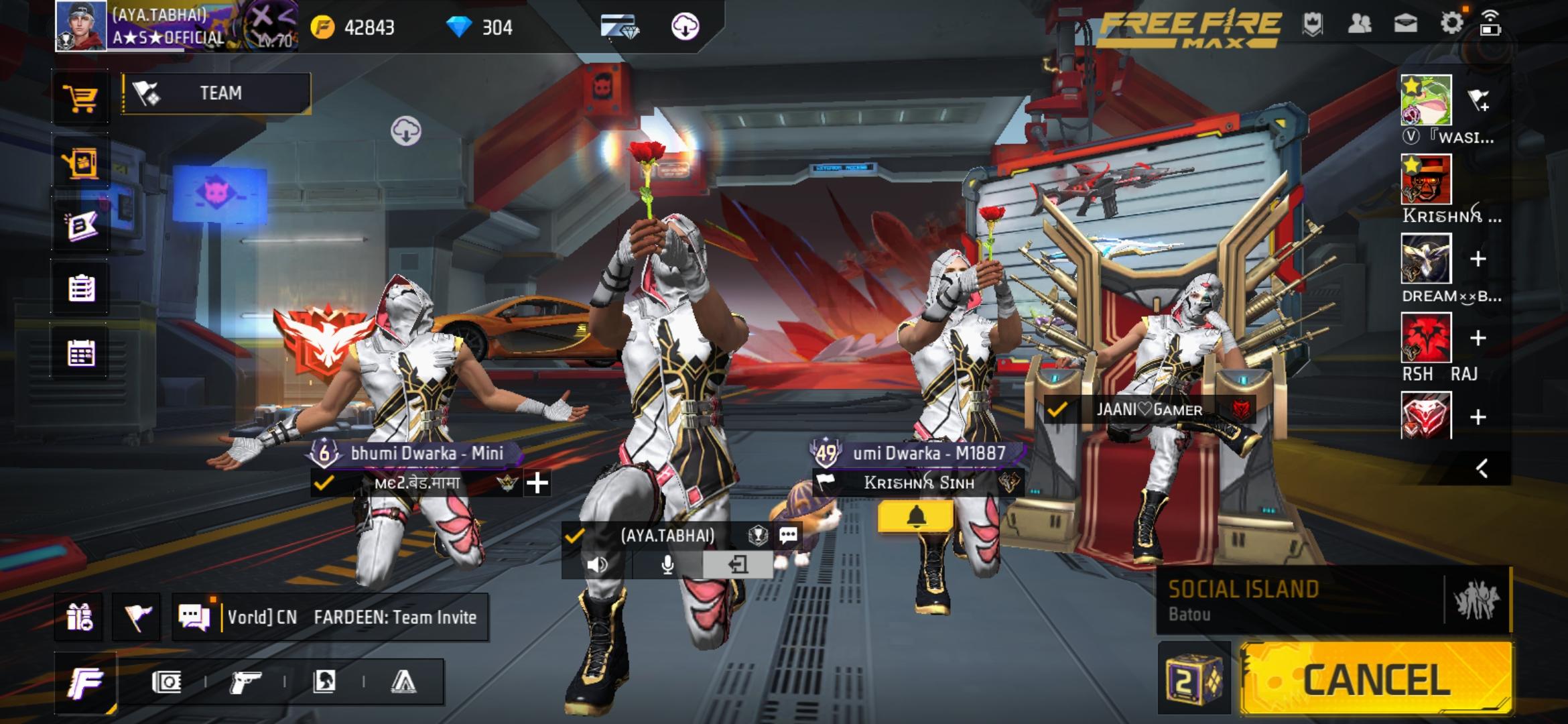
Task: Open the diamond top-up balance
Action: tap(480, 27)
